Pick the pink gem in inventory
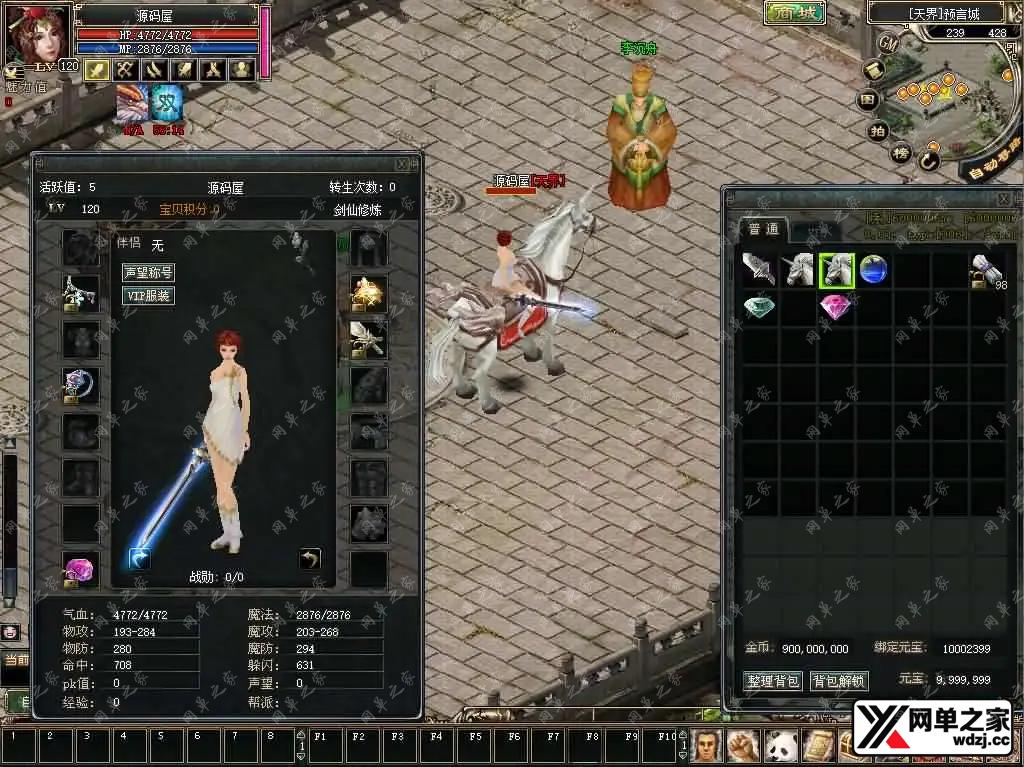The width and height of the screenshot is (1024, 767). click(x=835, y=308)
